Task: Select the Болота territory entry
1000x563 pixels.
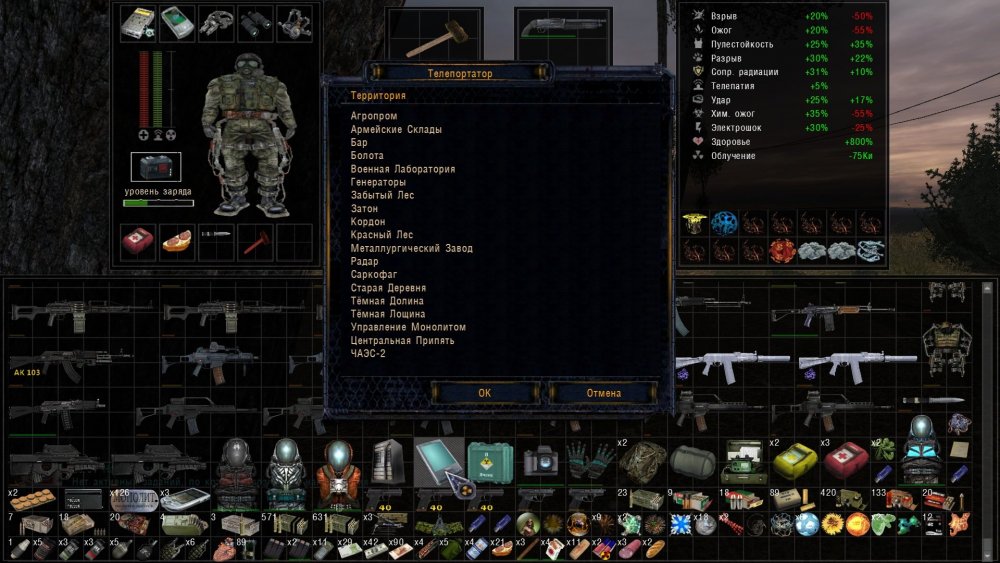Action: coord(367,156)
